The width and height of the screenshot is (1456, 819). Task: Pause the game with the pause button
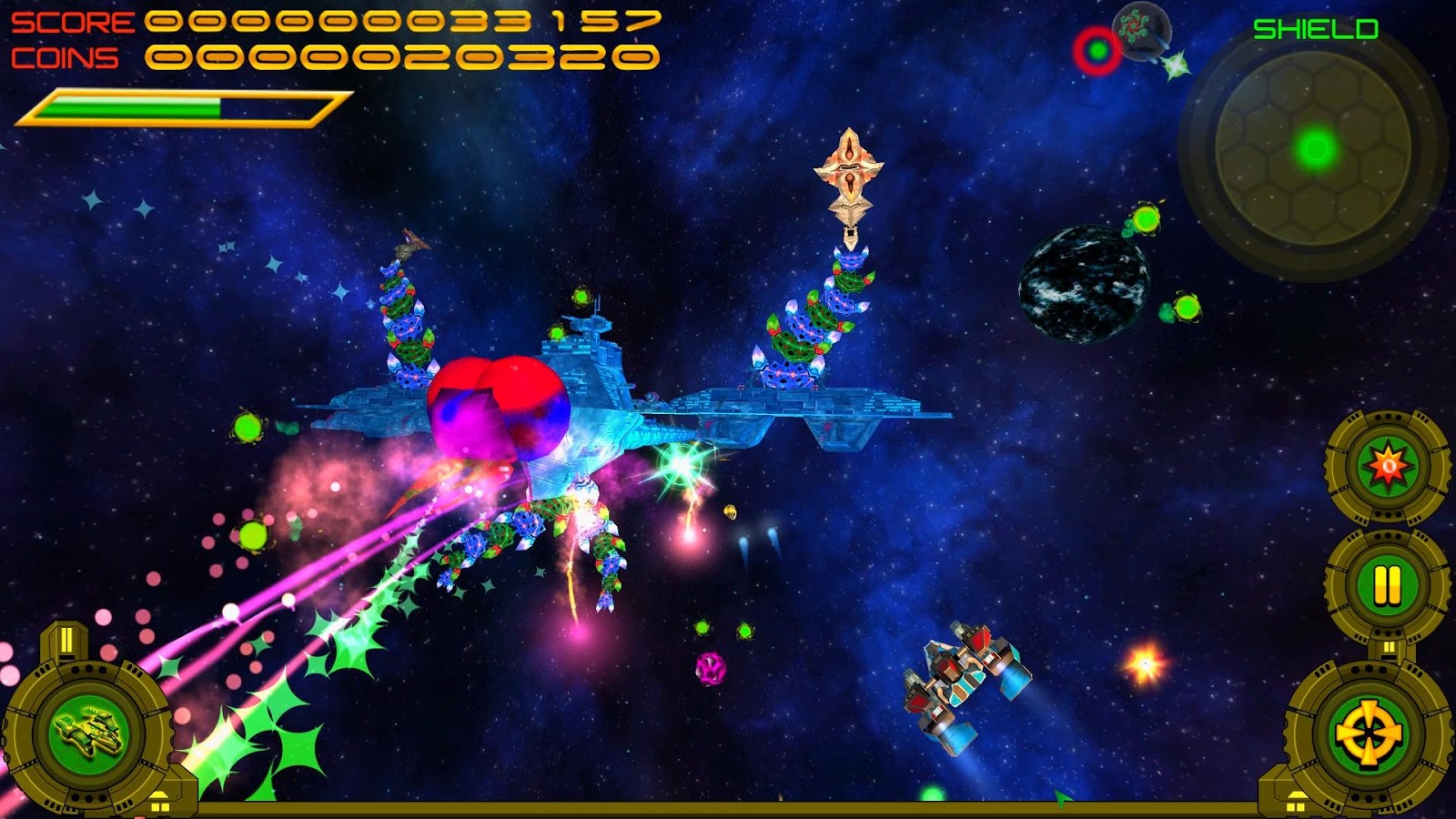[x=1387, y=584]
